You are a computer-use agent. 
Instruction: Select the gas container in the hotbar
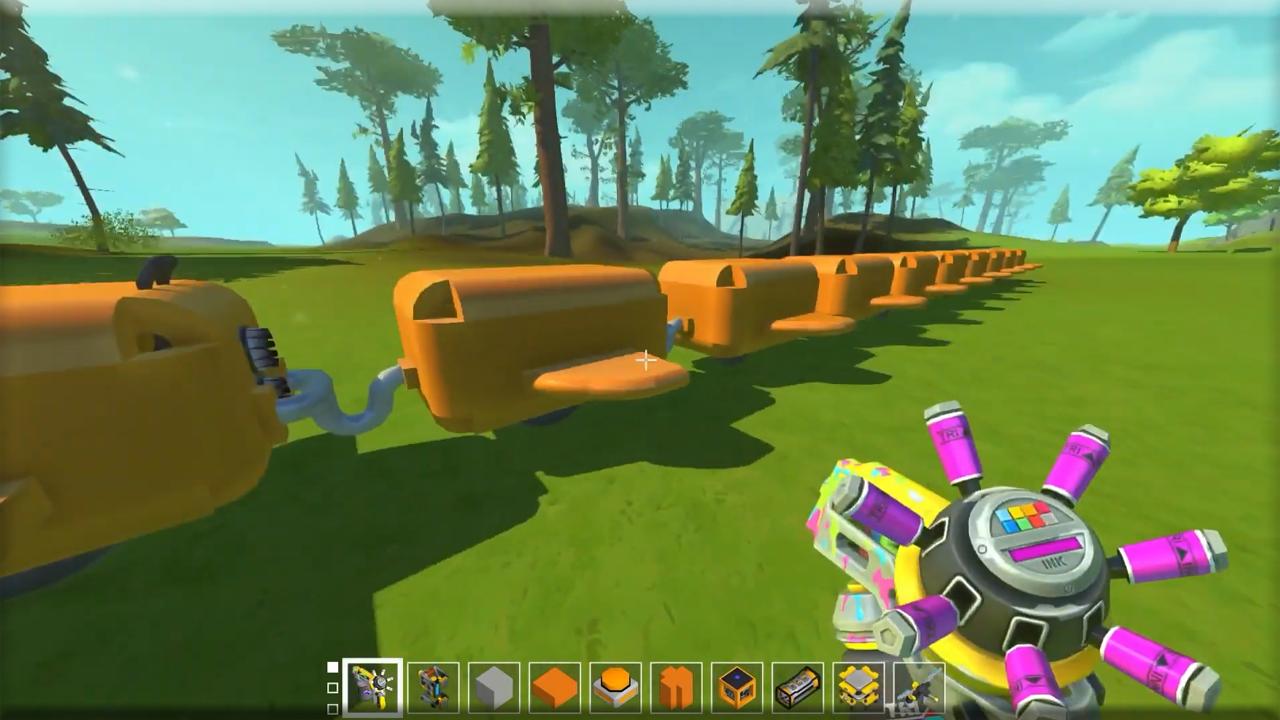coord(797,686)
